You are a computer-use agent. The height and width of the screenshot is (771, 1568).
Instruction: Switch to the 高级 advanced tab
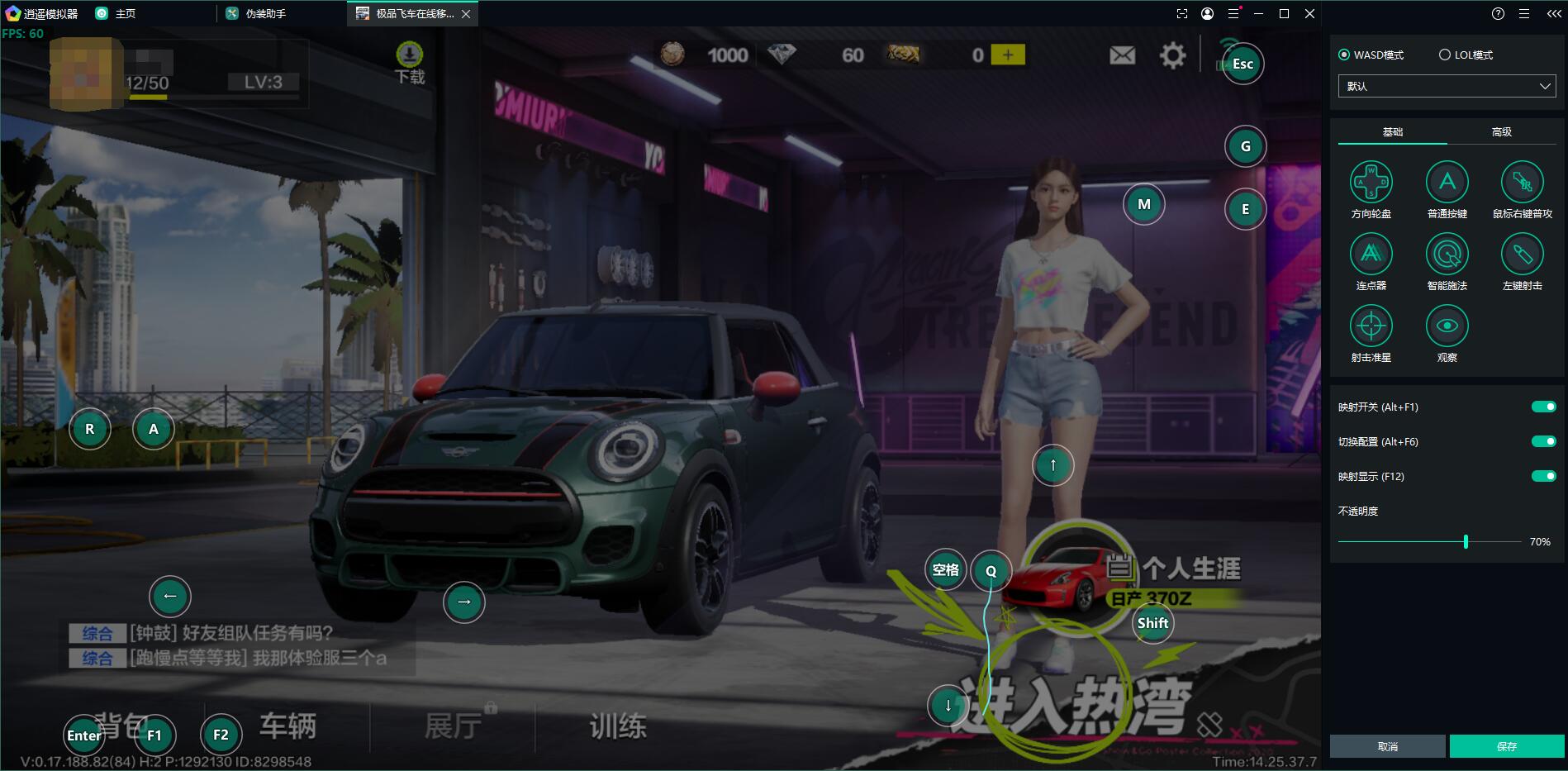tap(1501, 132)
